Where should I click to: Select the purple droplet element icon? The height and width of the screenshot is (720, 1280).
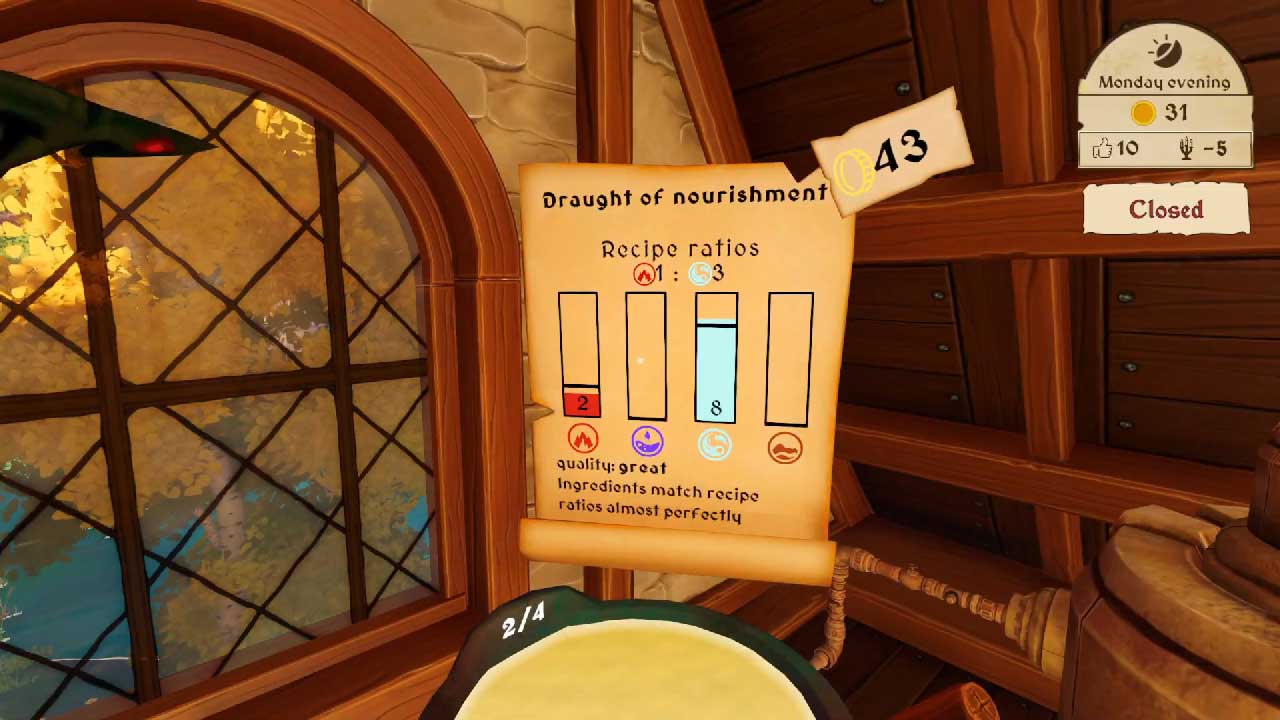[648, 440]
